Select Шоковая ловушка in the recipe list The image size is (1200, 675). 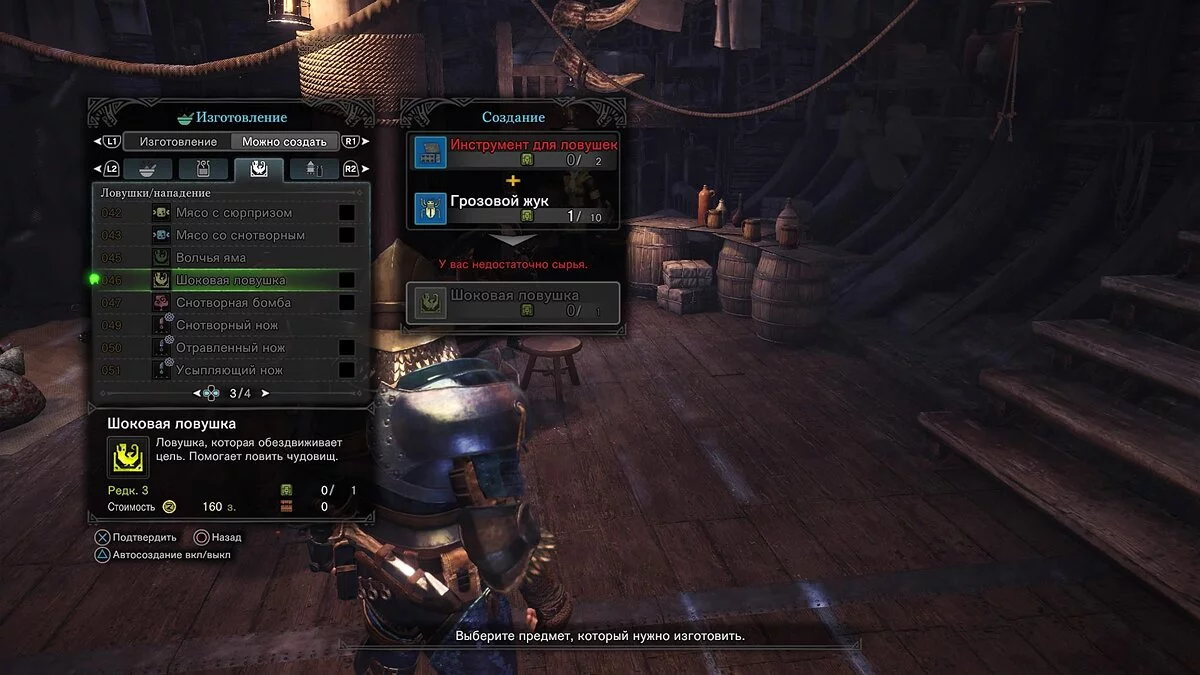tap(230, 280)
